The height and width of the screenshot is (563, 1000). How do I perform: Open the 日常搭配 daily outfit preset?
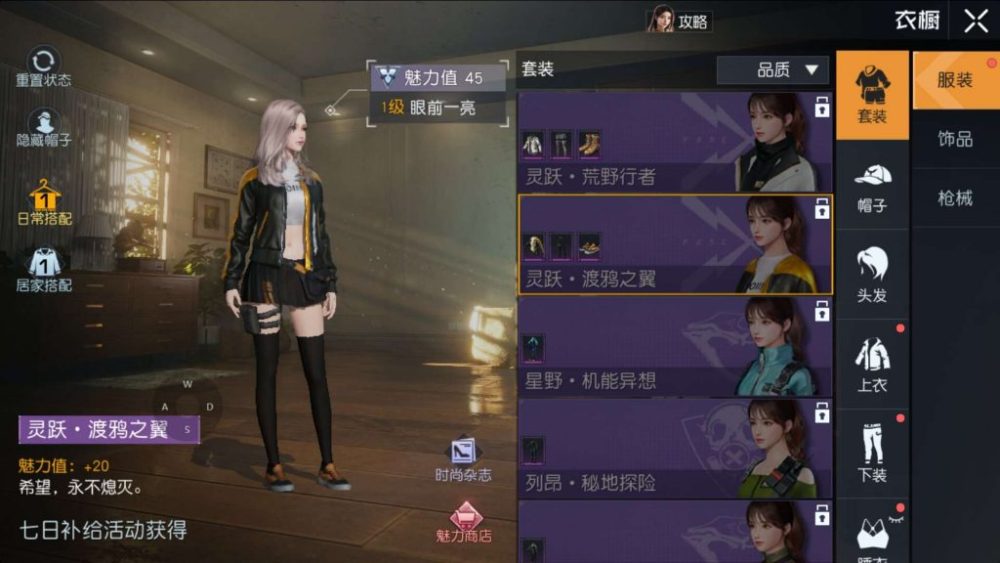(x=44, y=202)
